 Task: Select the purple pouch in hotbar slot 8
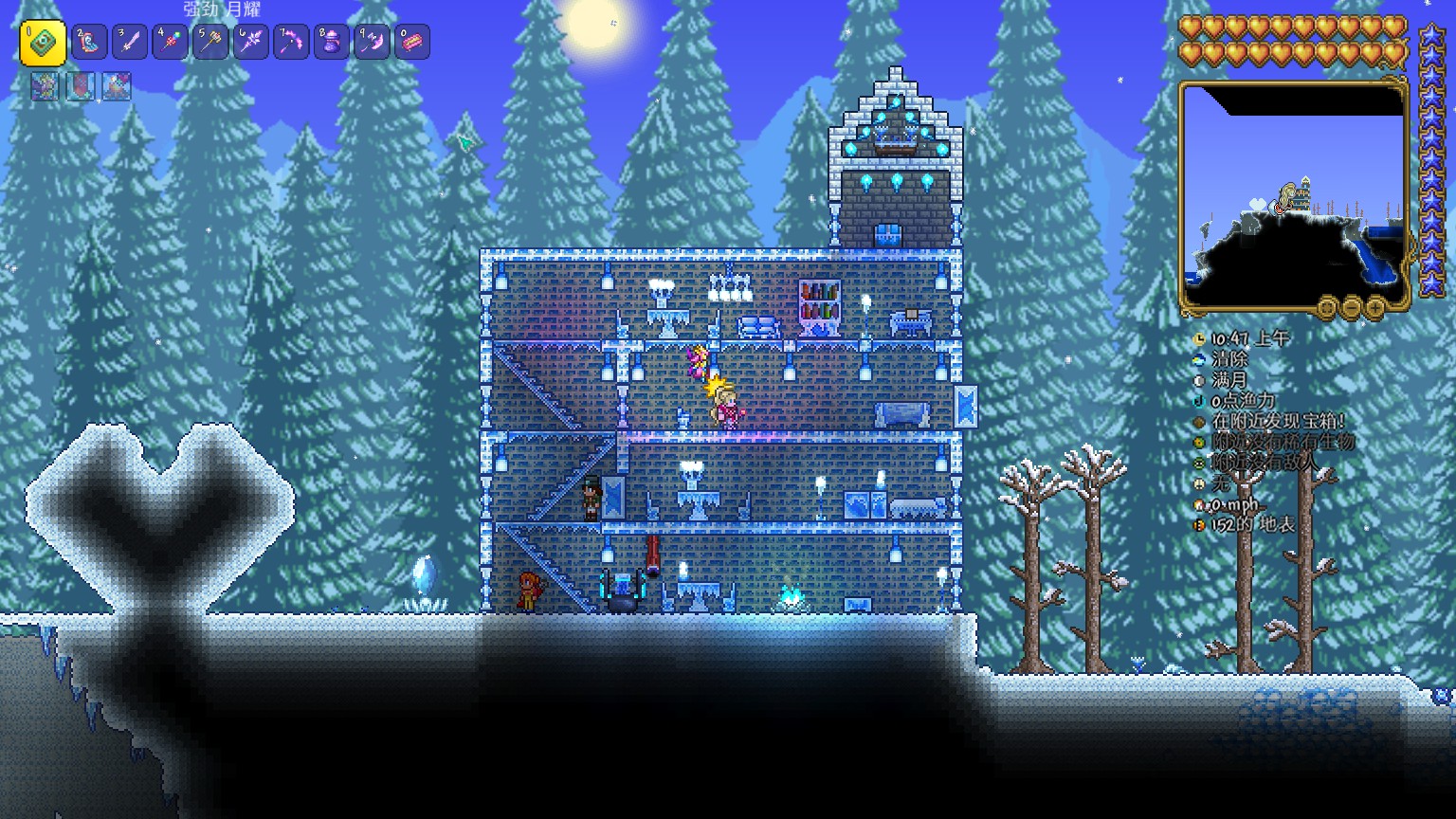click(332, 43)
